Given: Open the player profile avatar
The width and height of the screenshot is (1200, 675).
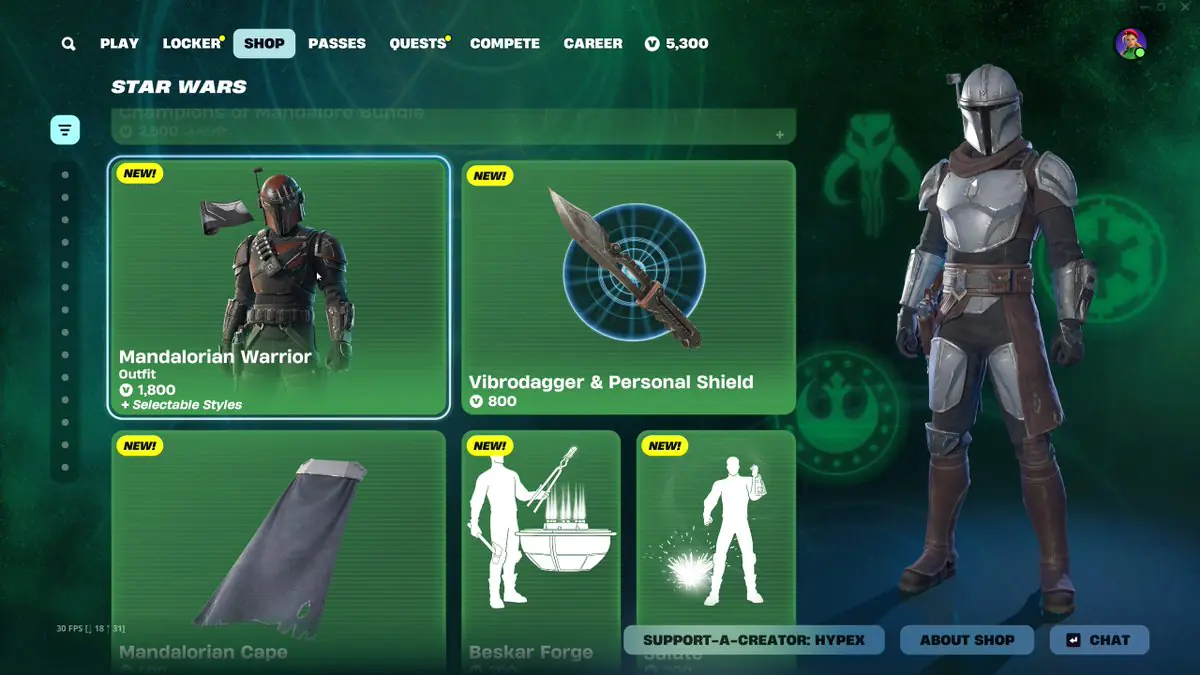Looking at the screenshot, I should (x=1130, y=44).
